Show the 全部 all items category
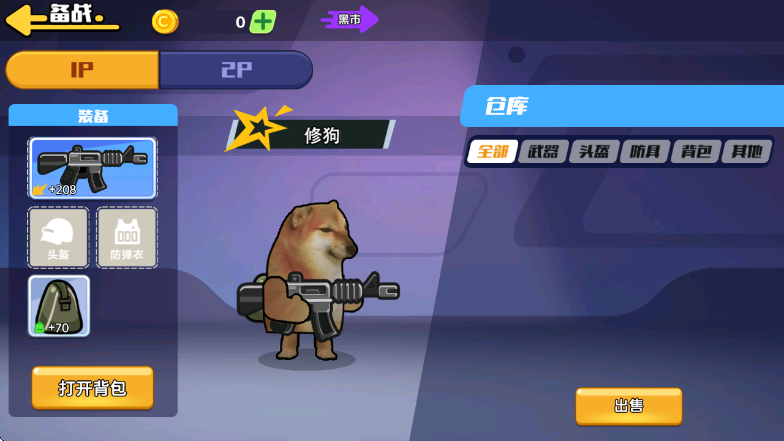784x441 pixels. coord(493,152)
